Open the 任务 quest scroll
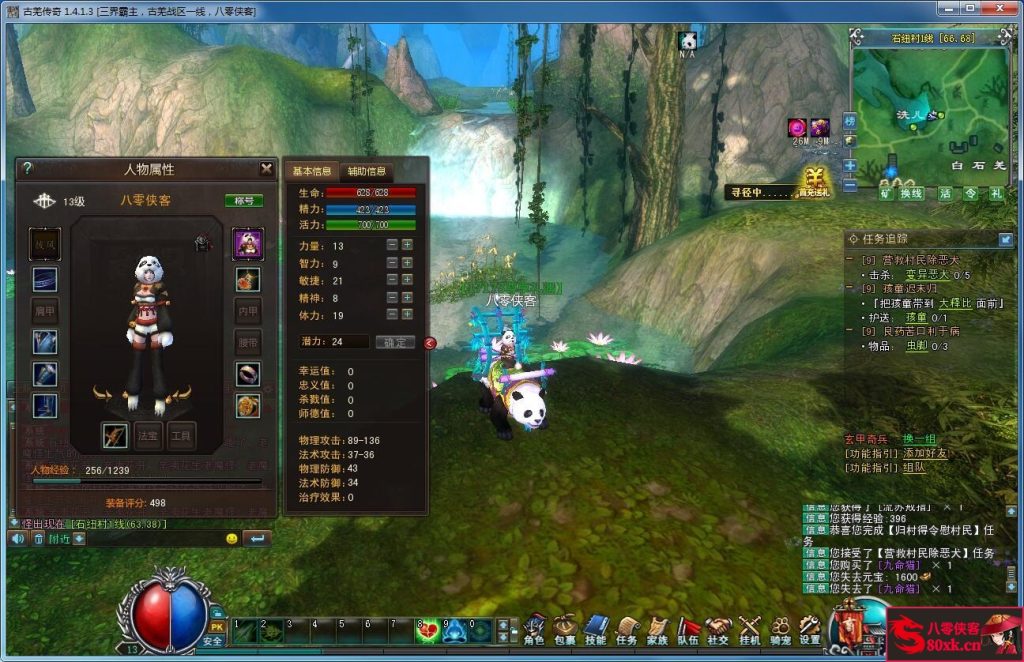This screenshot has width=1024, height=662. (627, 630)
